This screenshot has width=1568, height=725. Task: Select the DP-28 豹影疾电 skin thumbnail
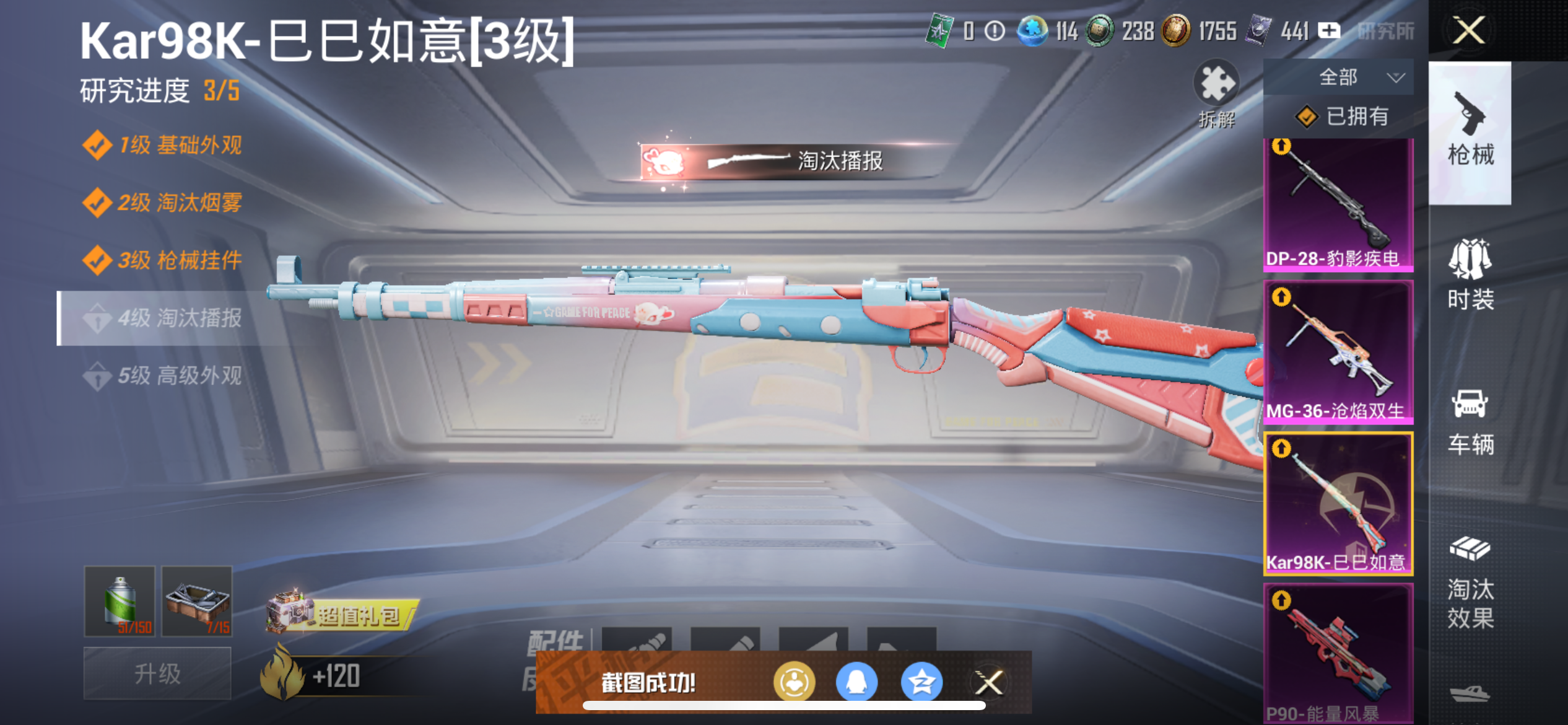(1338, 204)
